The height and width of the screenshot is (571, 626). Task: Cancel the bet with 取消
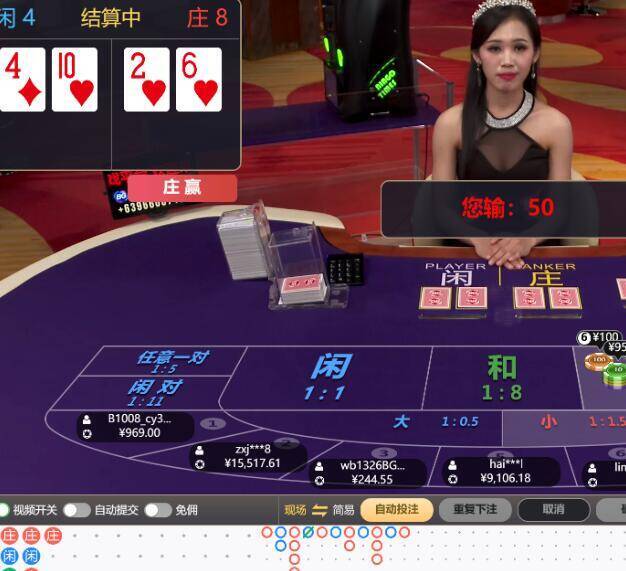tap(553, 509)
